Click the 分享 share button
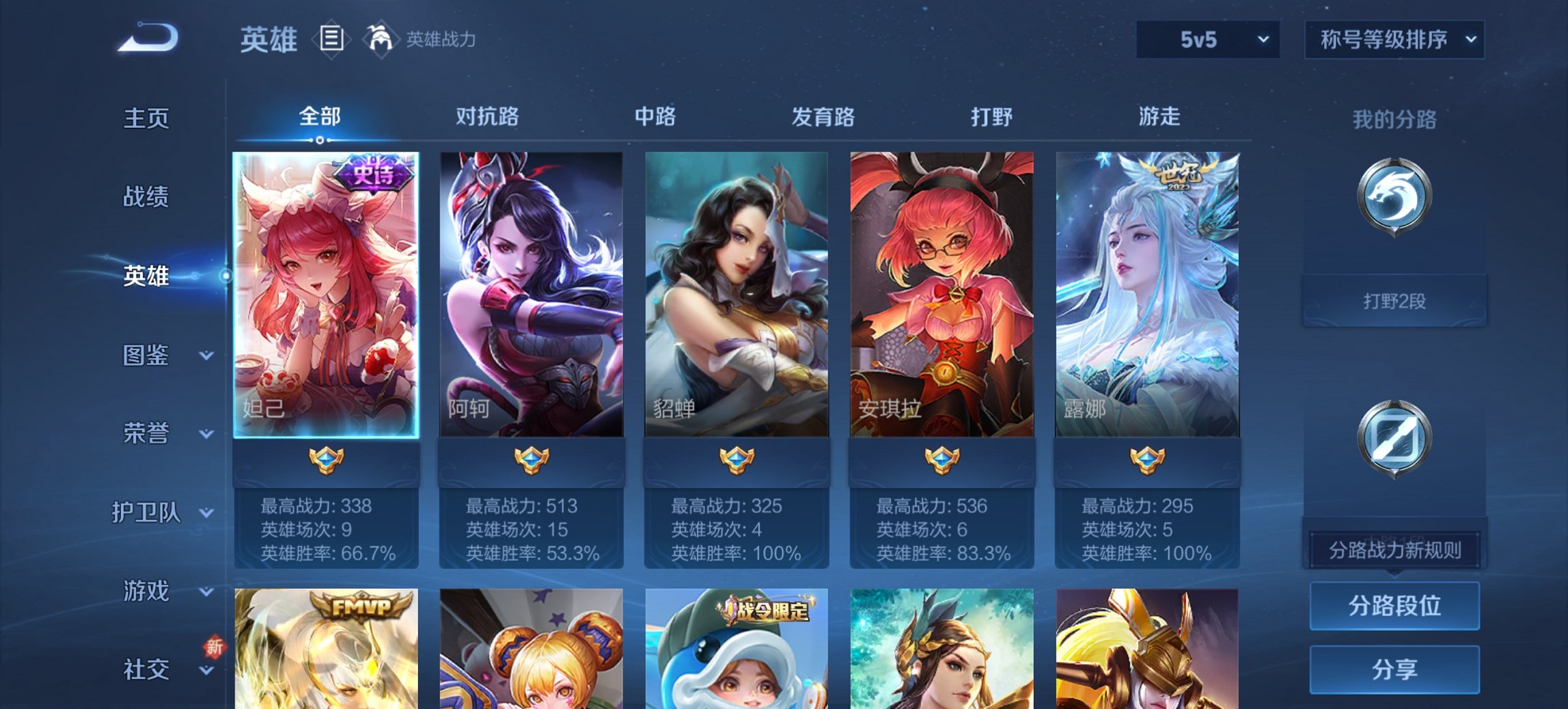Image resolution: width=1568 pixels, height=709 pixels. pos(1394,671)
